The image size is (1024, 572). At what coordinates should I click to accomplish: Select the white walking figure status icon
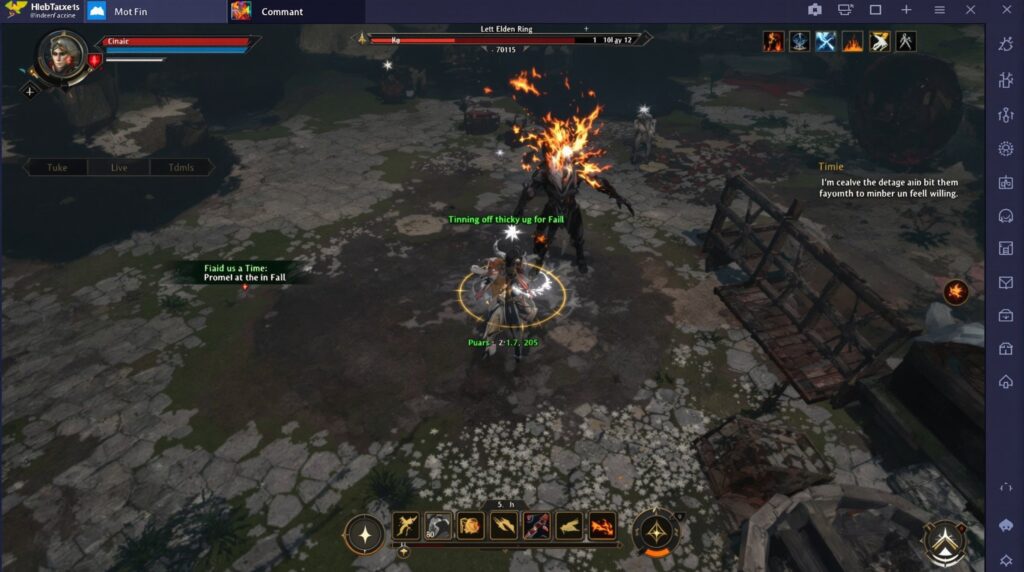[x=905, y=41]
